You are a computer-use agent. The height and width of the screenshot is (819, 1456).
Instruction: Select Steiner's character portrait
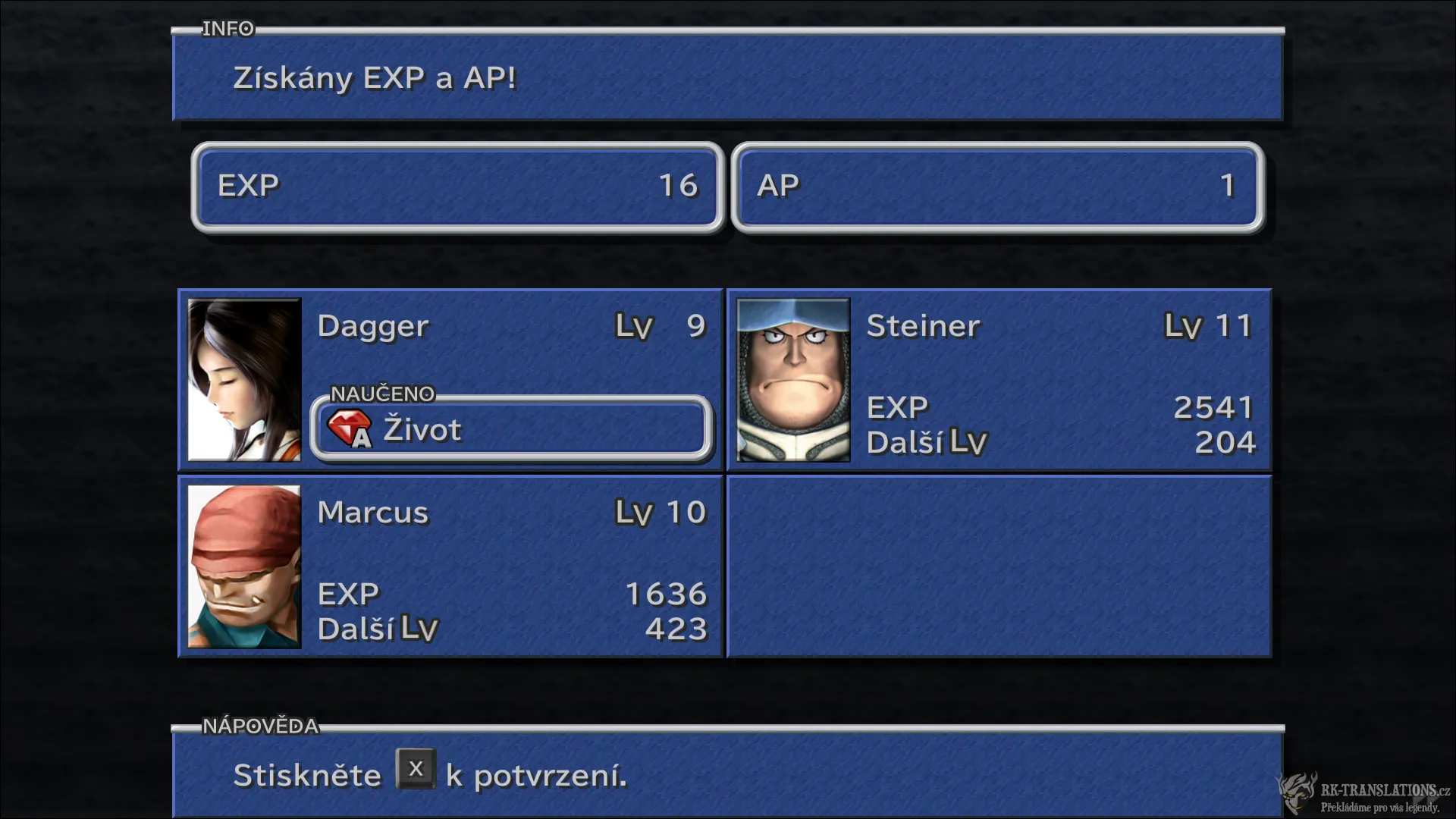click(x=792, y=380)
